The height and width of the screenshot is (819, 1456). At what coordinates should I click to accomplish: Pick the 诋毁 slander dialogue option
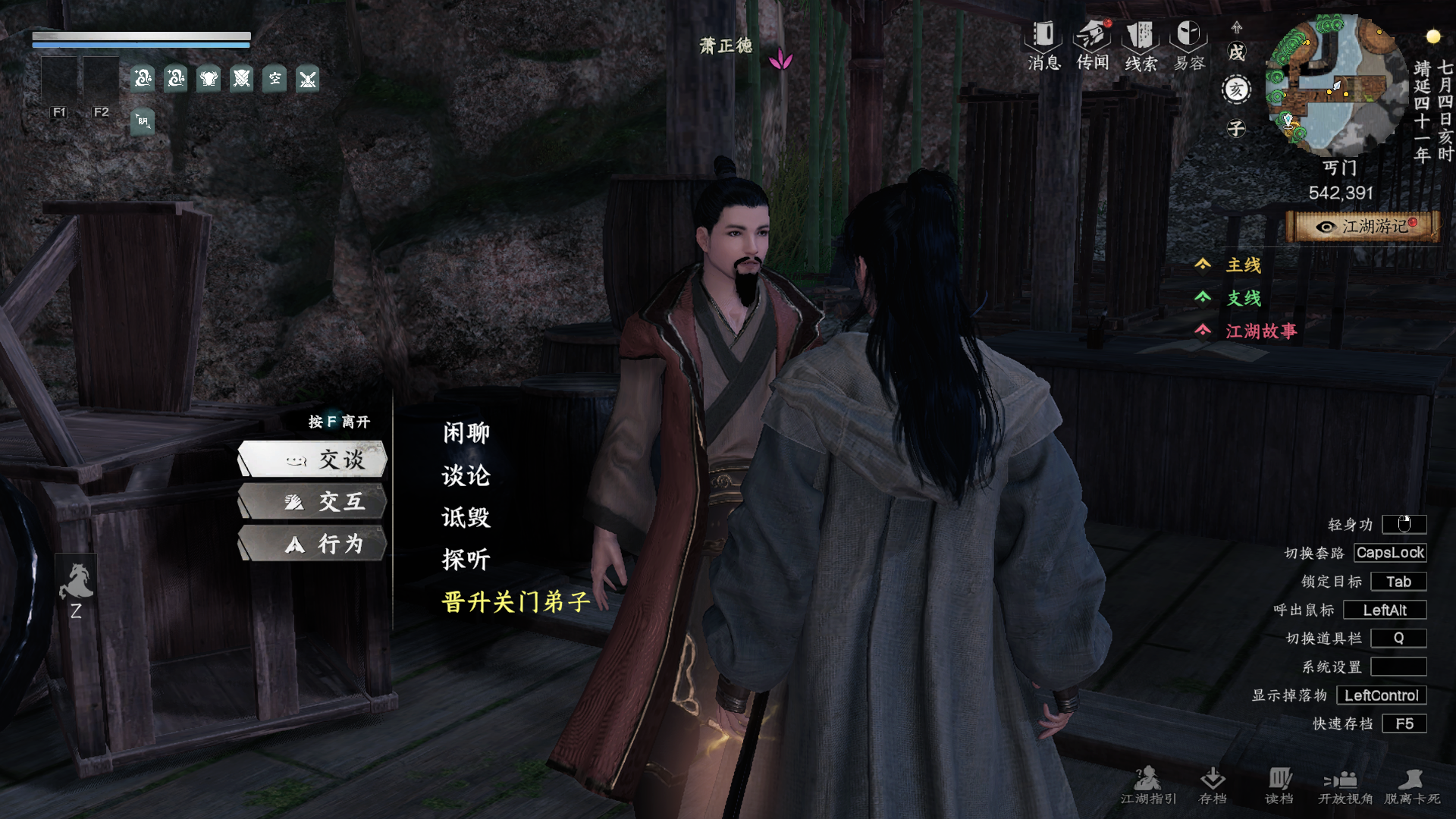click(x=466, y=518)
